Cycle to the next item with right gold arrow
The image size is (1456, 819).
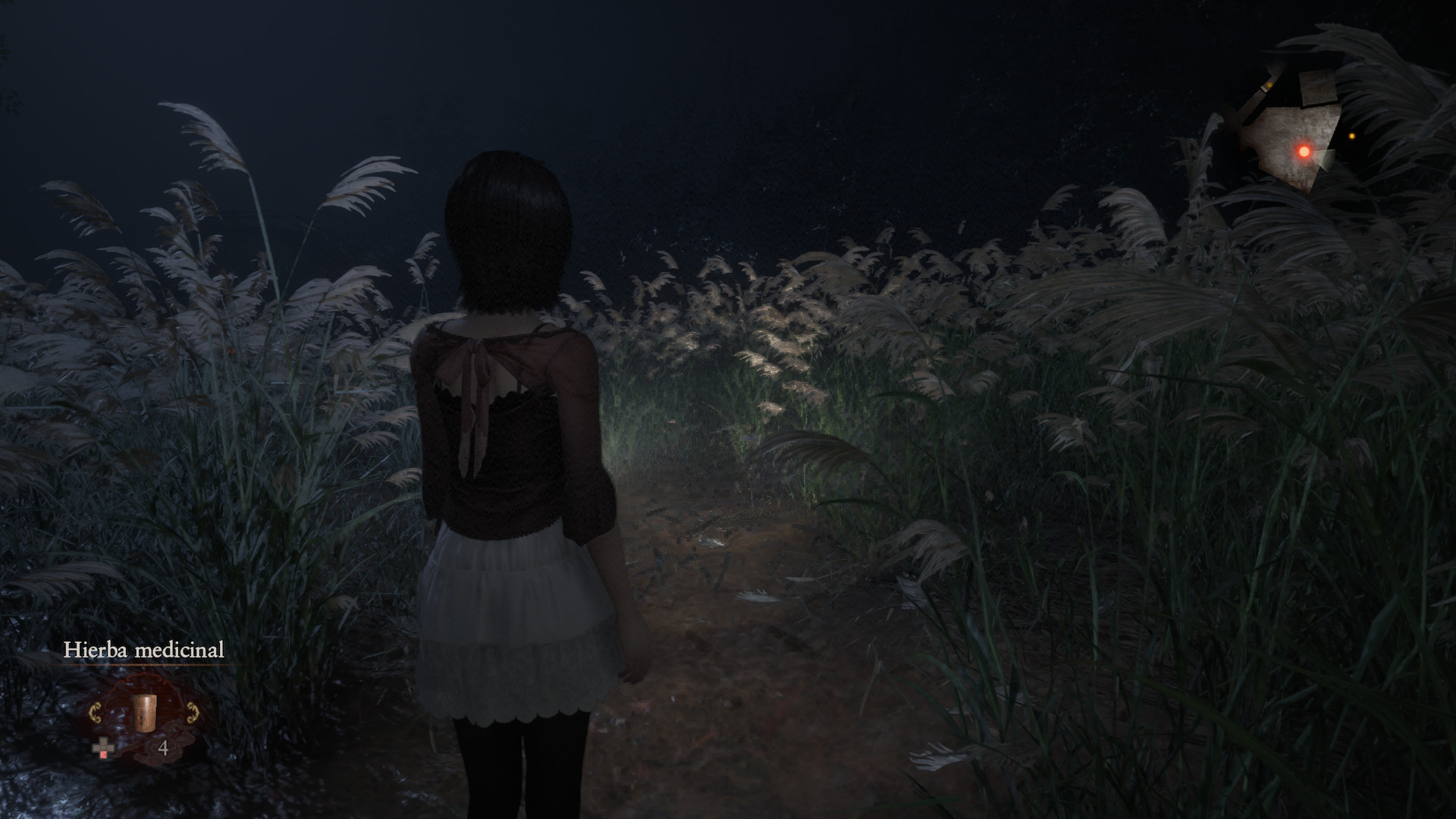tap(189, 713)
